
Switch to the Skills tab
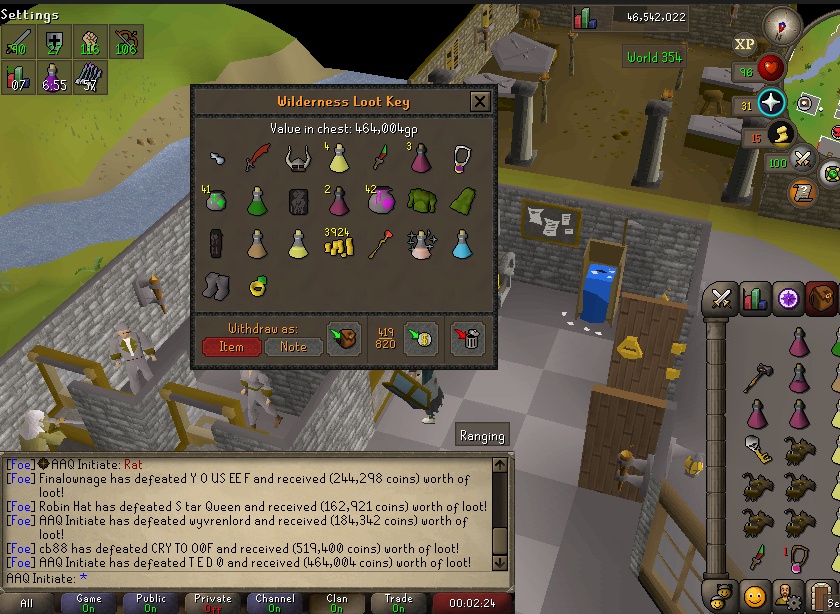coord(755,298)
